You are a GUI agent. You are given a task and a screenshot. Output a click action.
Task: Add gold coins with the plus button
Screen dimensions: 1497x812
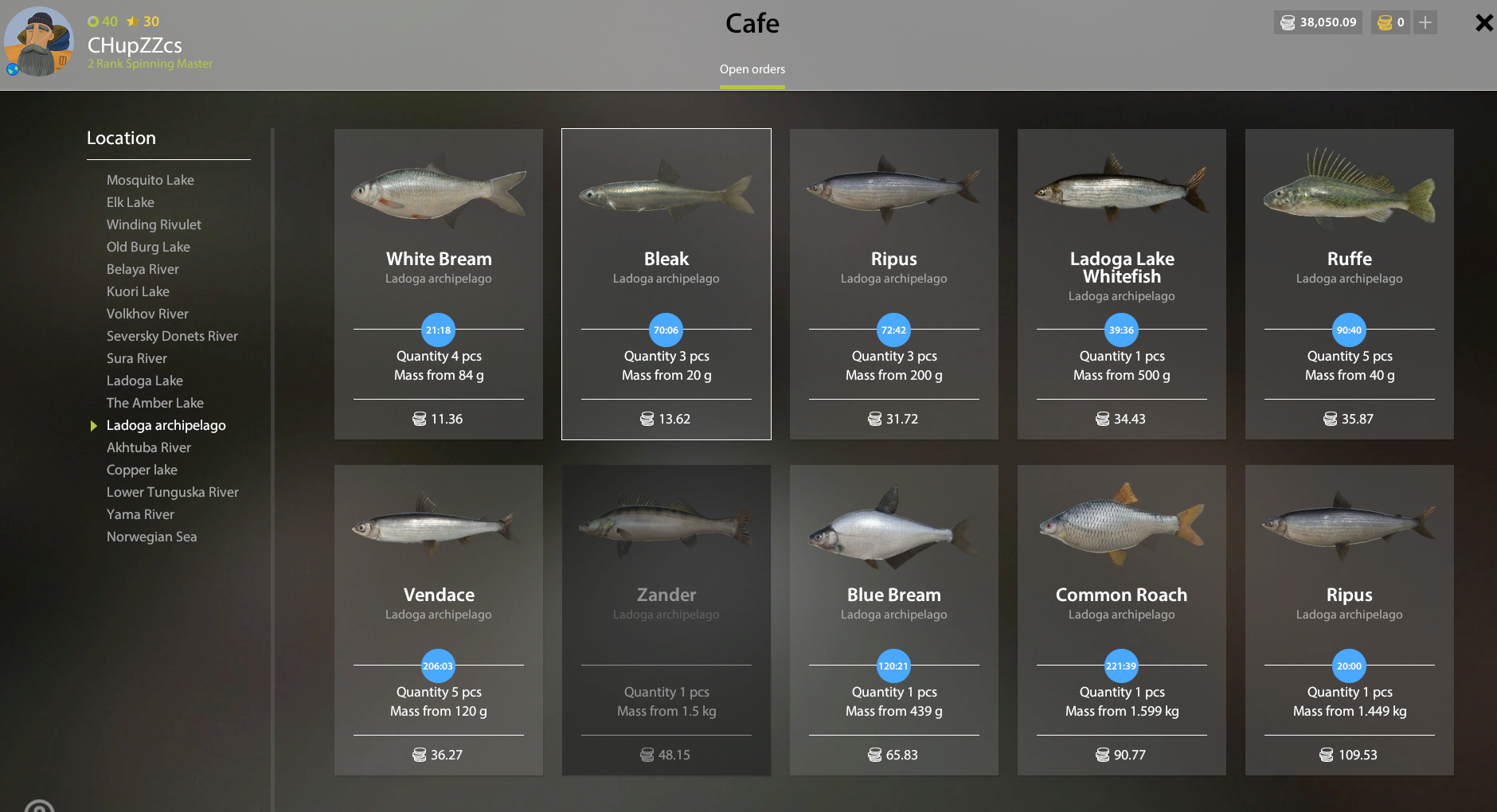[x=1425, y=22]
